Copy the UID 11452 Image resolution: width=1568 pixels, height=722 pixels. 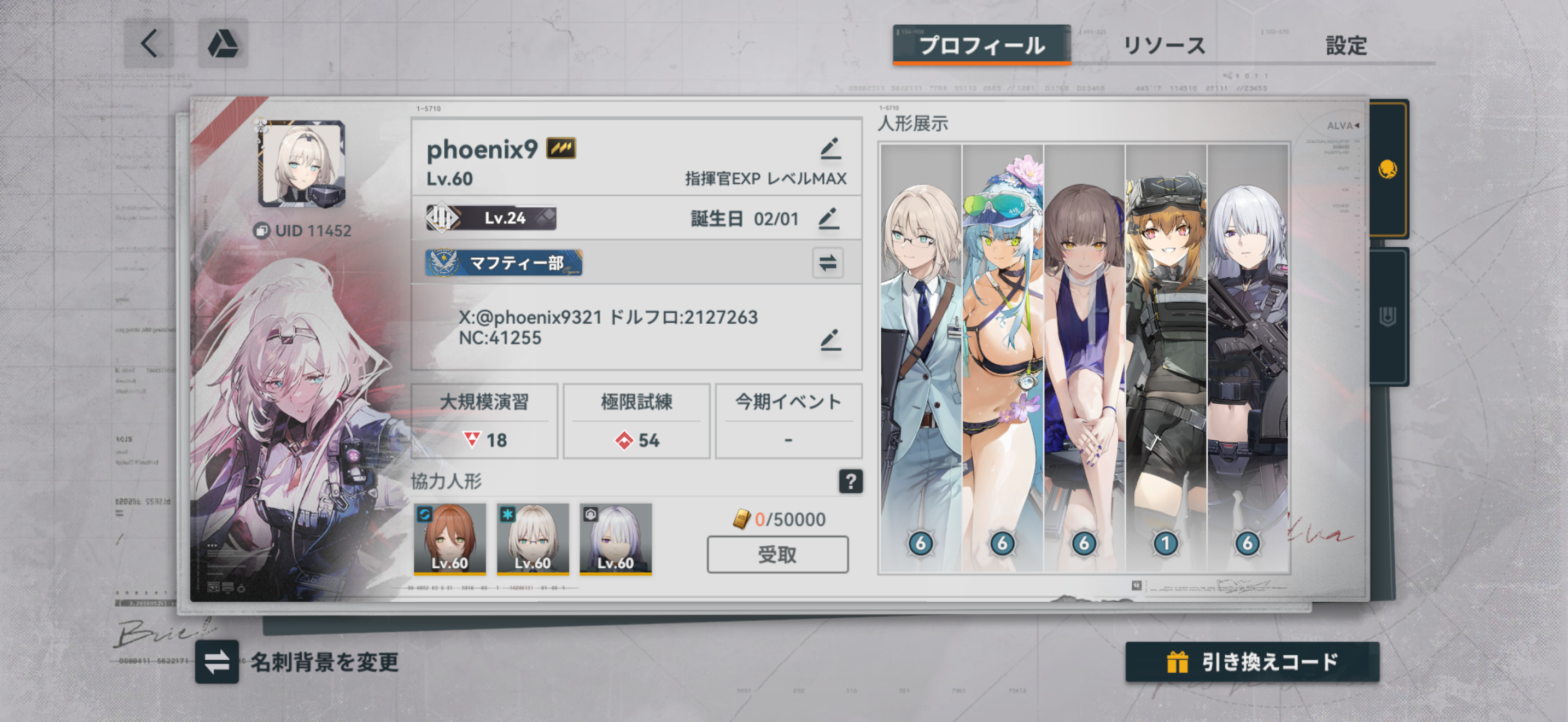262,231
